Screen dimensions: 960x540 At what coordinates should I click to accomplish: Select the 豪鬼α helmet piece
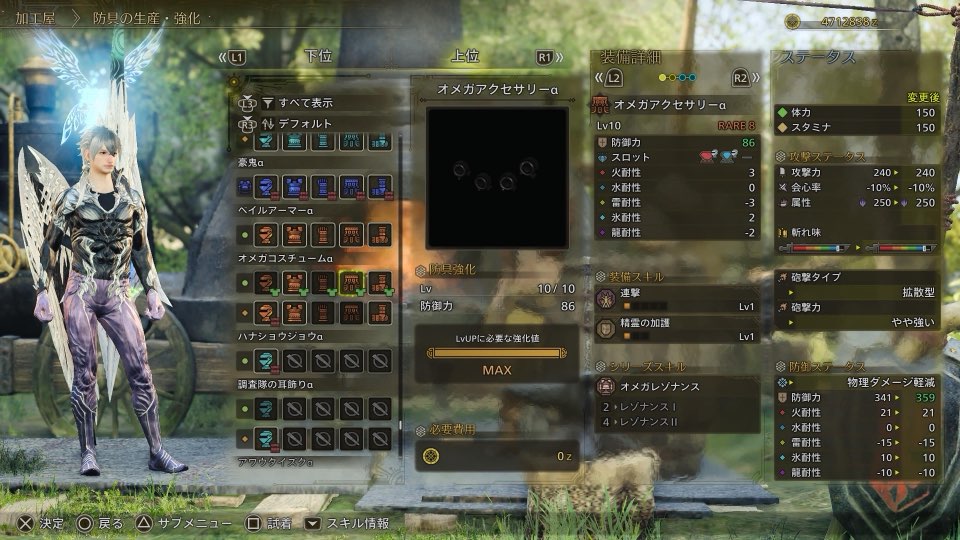pyautogui.click(x=266, y=185)
